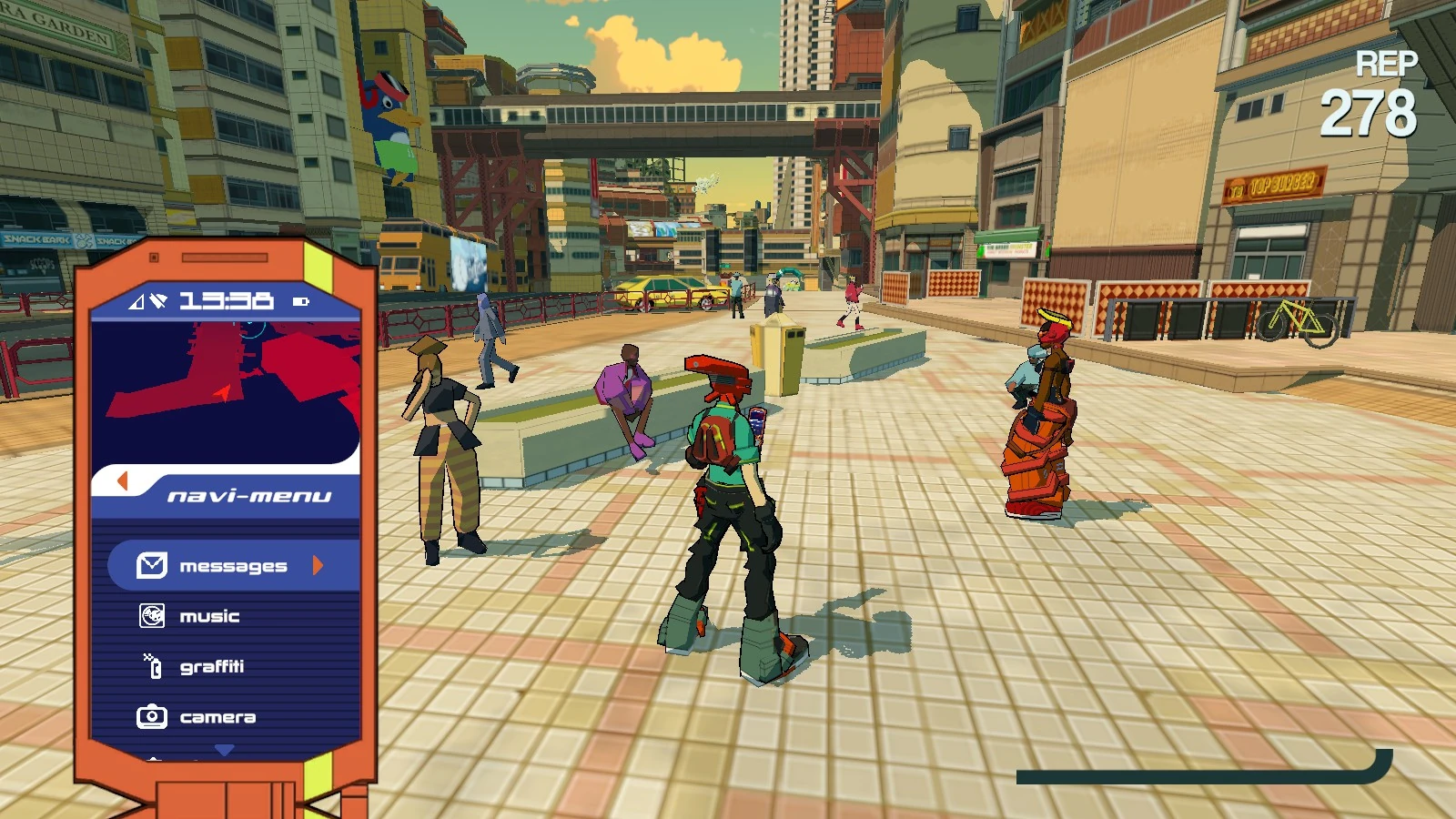Viewport: 1456px width, 819px height.
Task: Select the music entry in navi-menu
Action: [x=209, y=616]
